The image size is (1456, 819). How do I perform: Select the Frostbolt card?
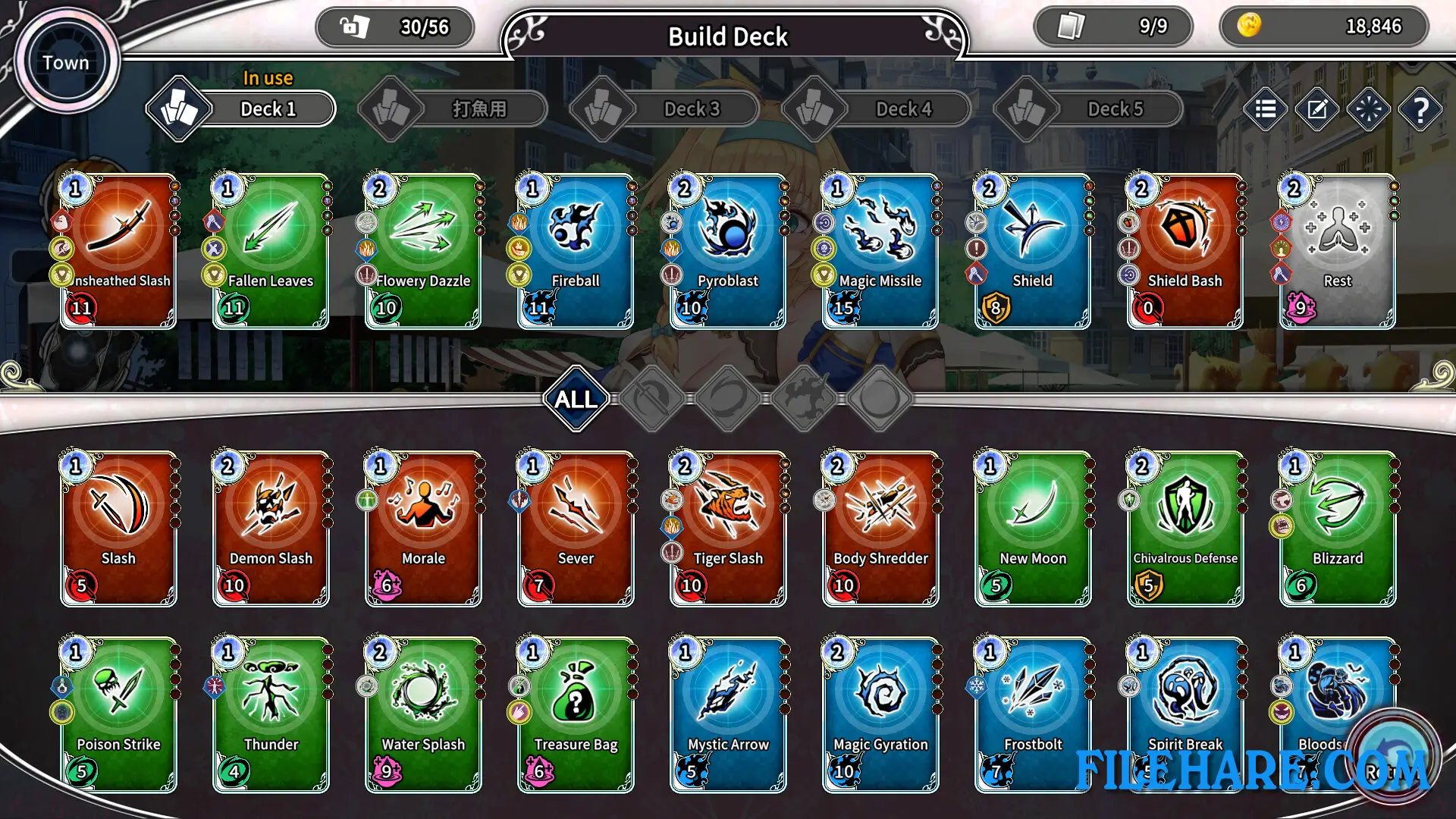(x=1031, y=713)
